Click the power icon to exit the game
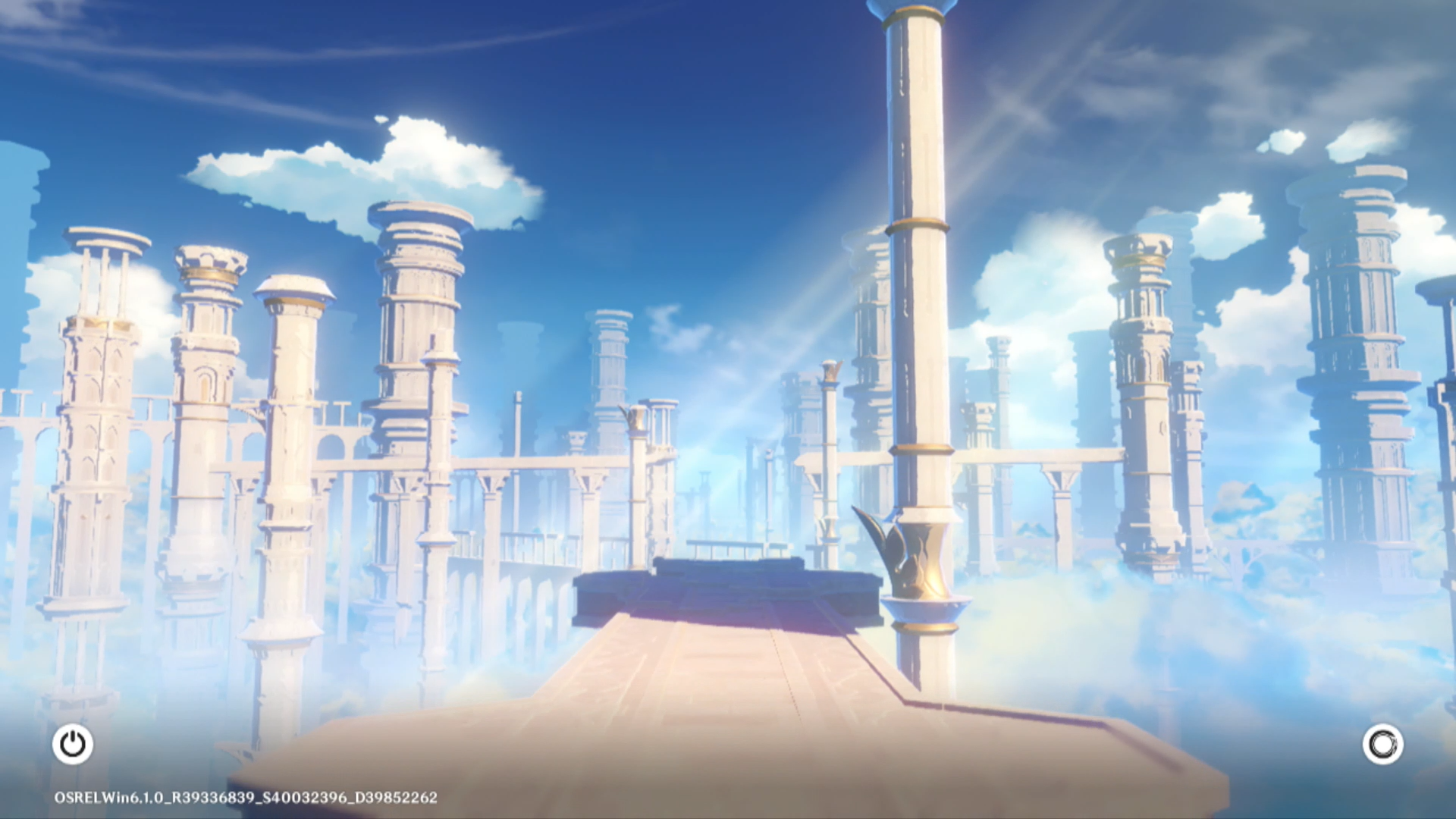The height and width of the screenshot is (819, 1456). click(73, 744)
